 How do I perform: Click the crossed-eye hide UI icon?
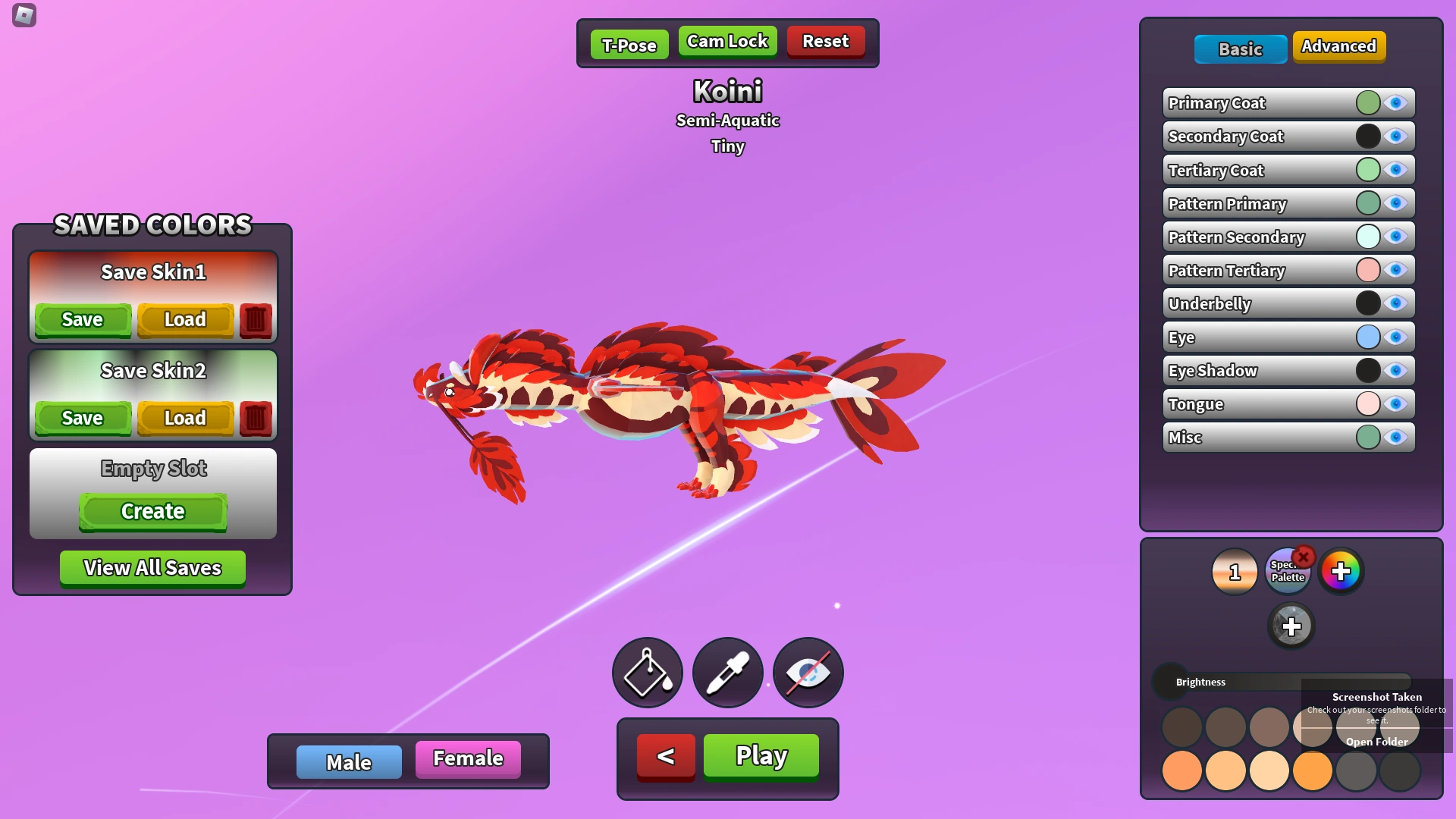(x=808, y=673)
